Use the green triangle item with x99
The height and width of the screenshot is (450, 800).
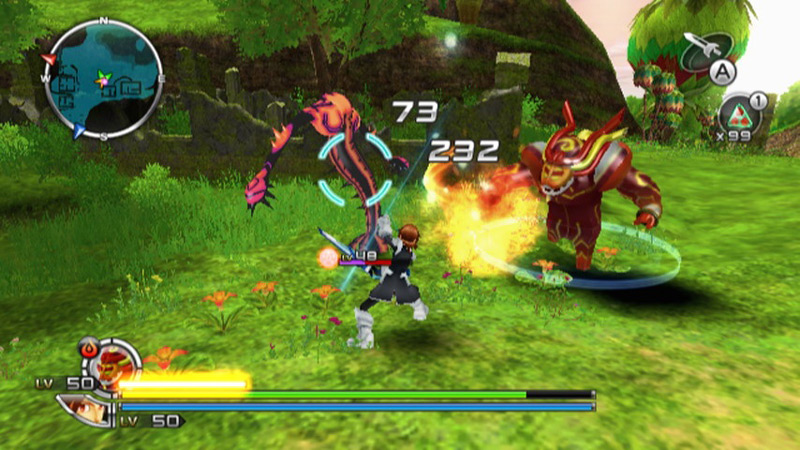click(740, 115)
